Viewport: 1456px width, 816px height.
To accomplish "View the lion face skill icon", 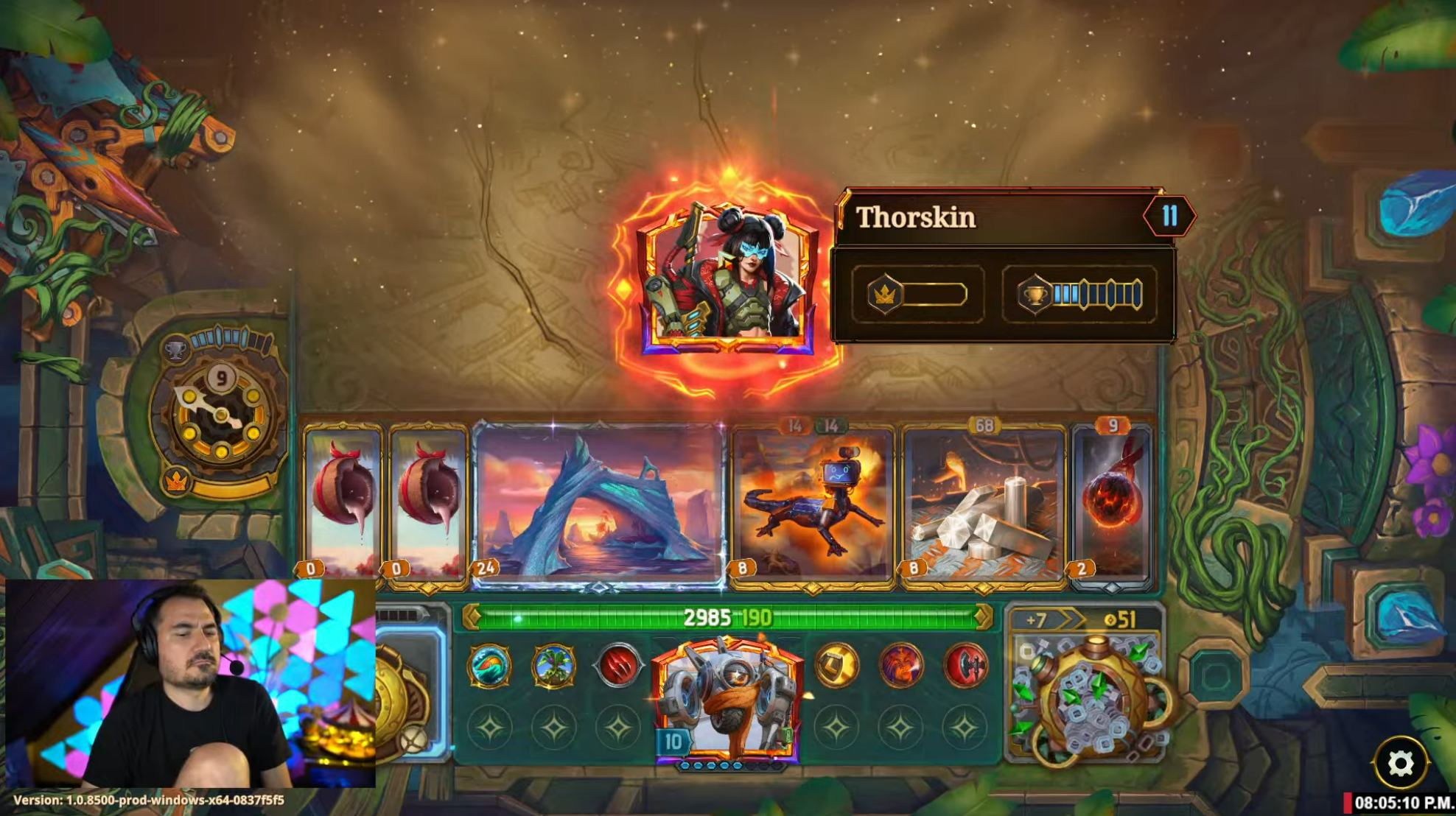I will [x=900, y=666].
